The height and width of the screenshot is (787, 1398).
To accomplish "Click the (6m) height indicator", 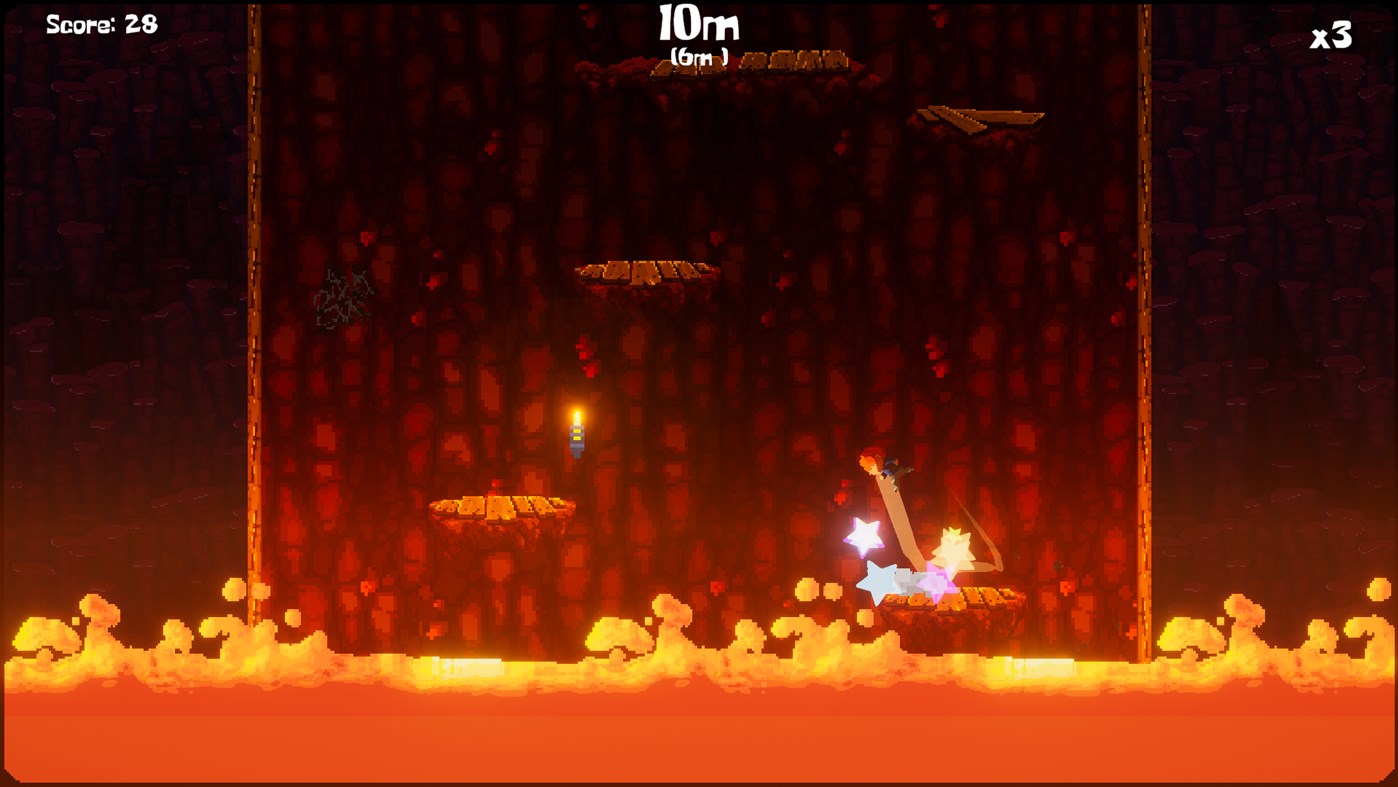I will 698,56.
